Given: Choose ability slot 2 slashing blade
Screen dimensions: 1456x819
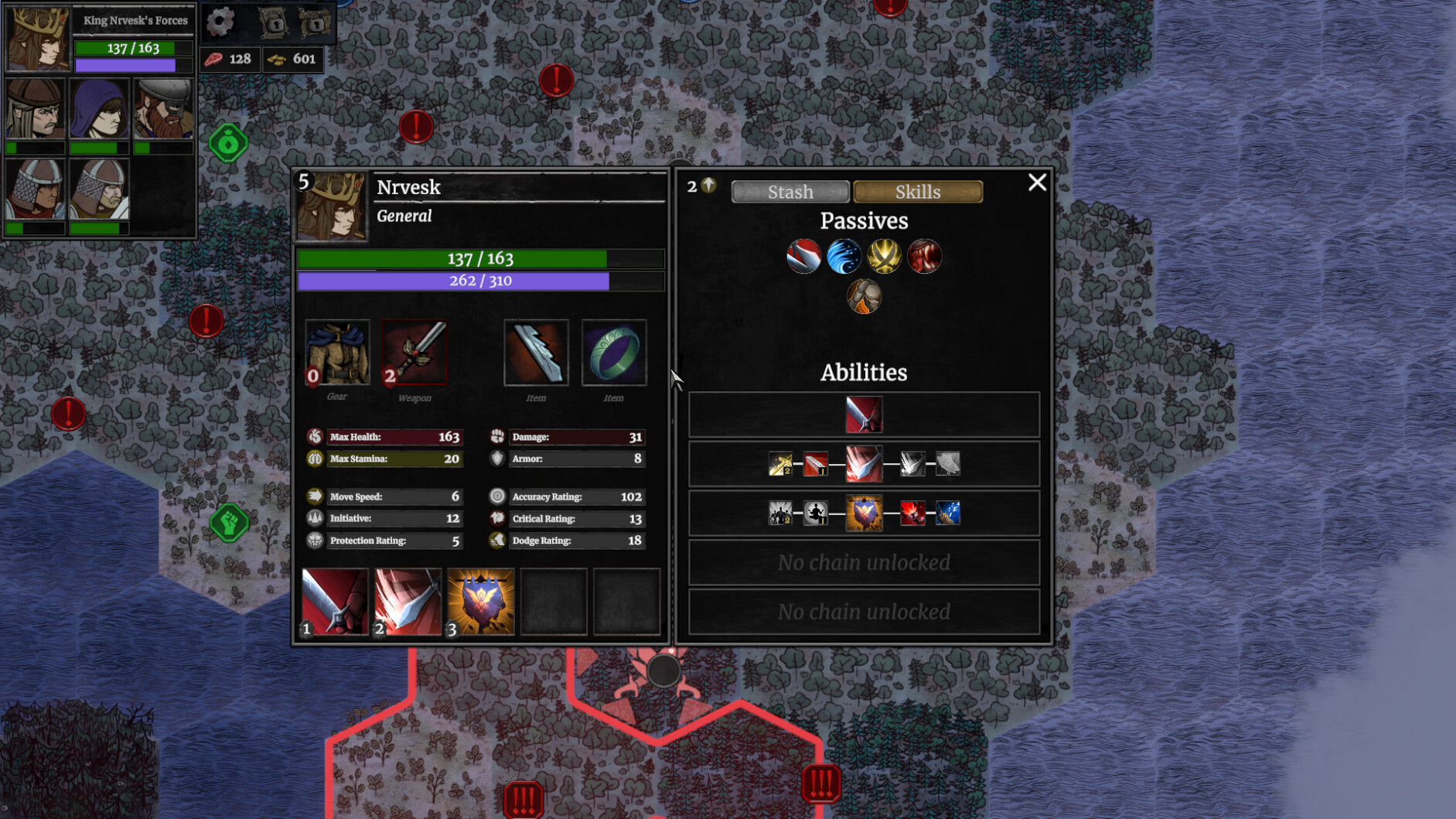Looking at the screenshot, I should tap(407, 602).
